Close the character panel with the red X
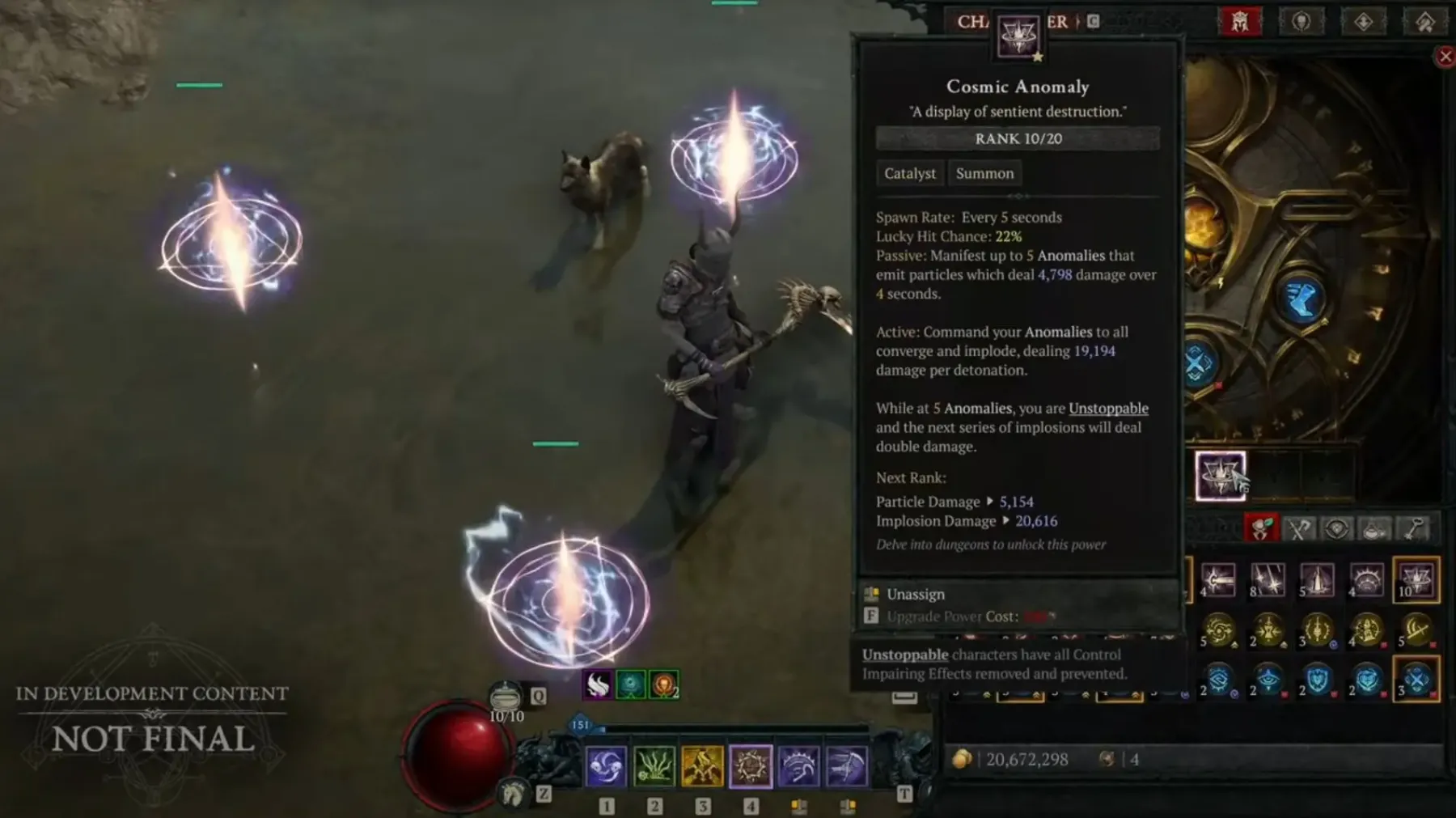The width and height of the screenshot is (1456, 818). click(1445, 57)
